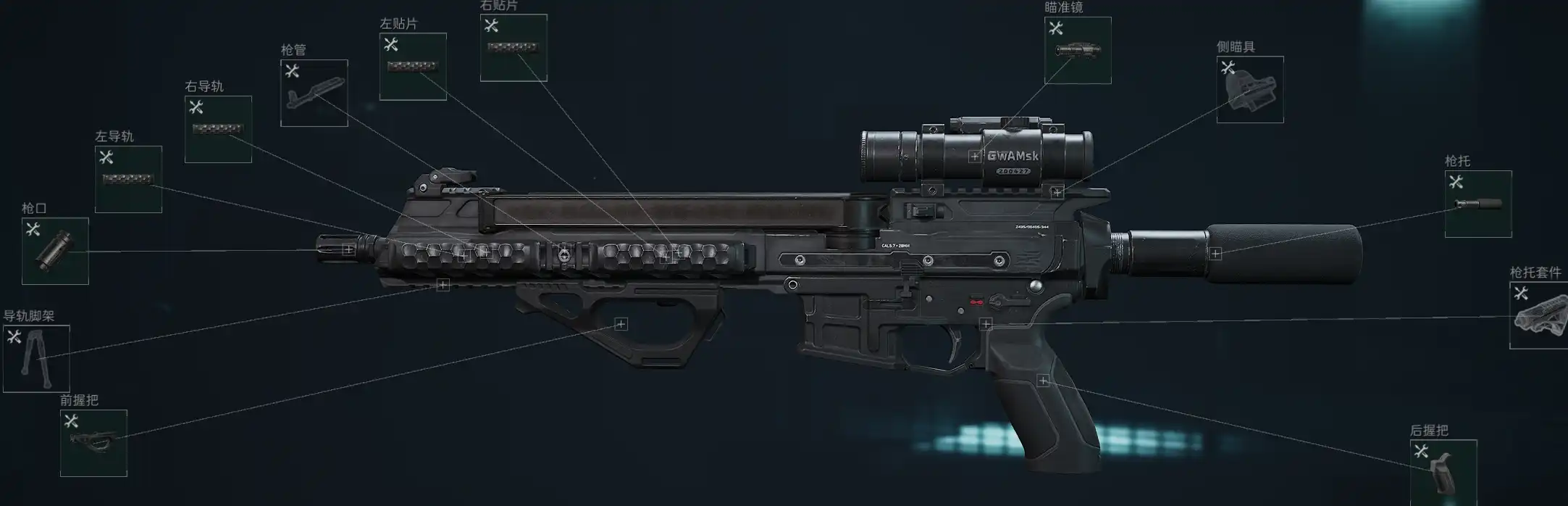Pick the 右贴片 right patch slot
This screenshot has width=1568, height=506.
point(513,48)
